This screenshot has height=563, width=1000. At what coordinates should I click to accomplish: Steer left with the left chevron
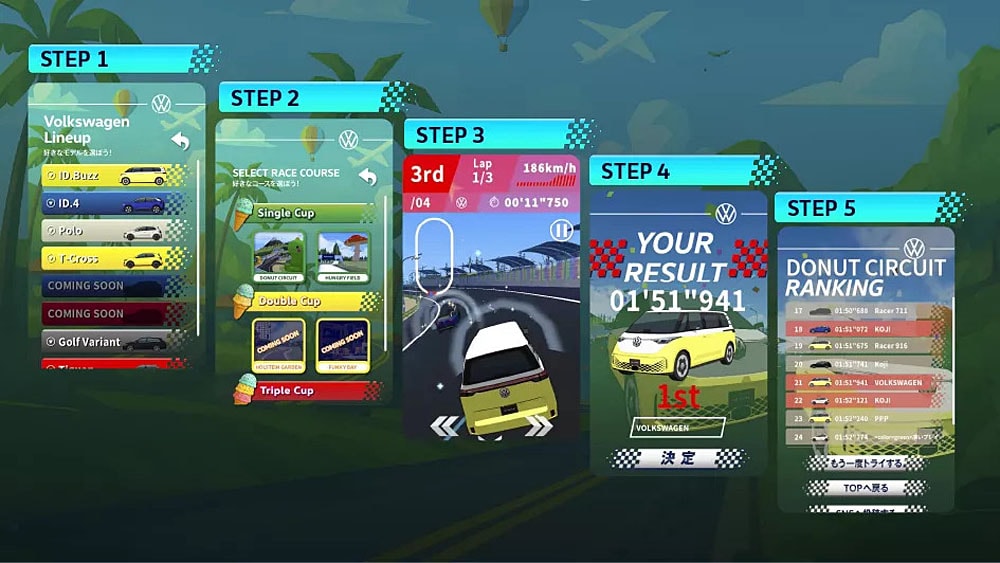point(444,426)
